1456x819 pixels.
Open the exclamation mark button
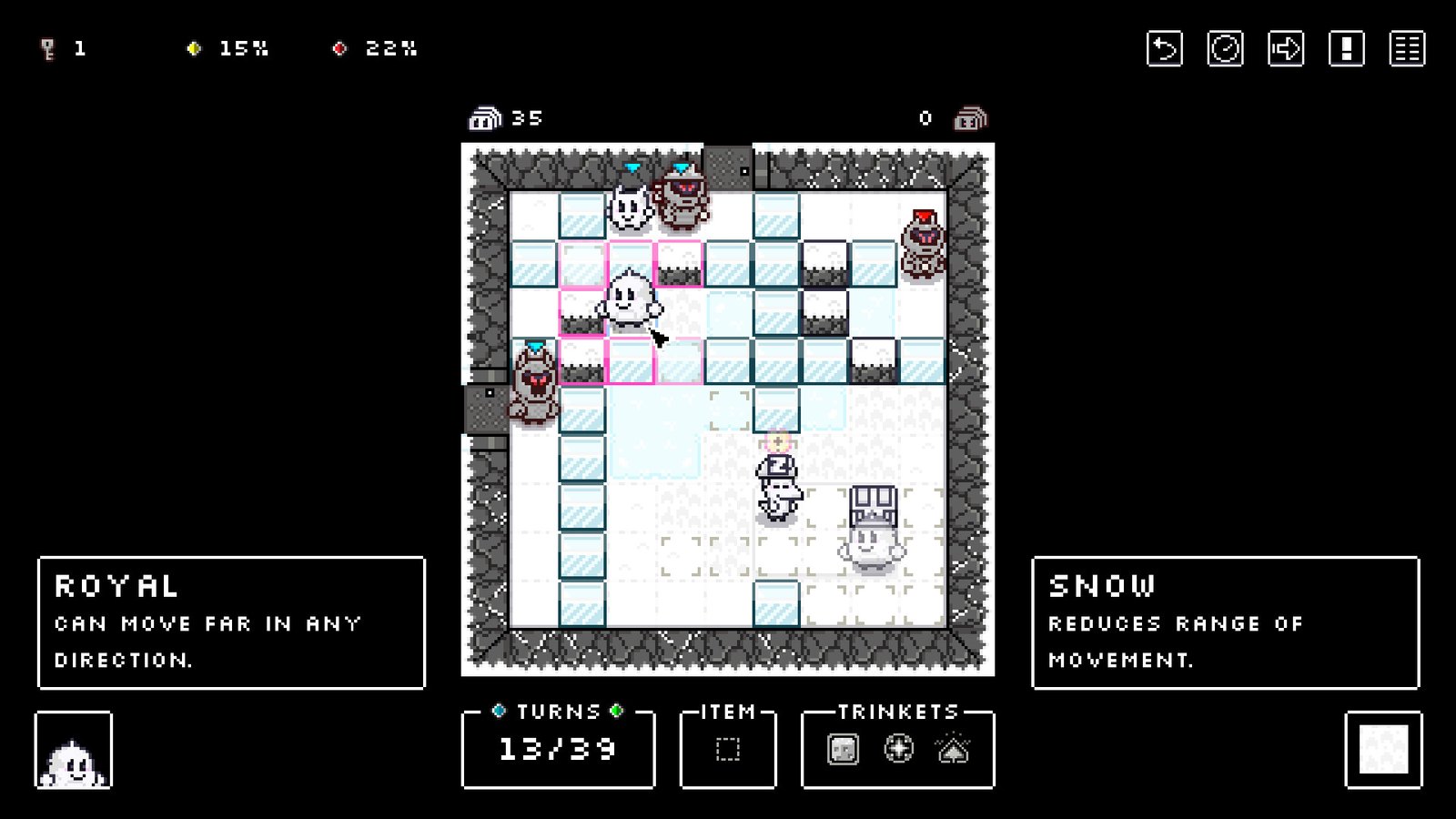(x=1346, y=49)
